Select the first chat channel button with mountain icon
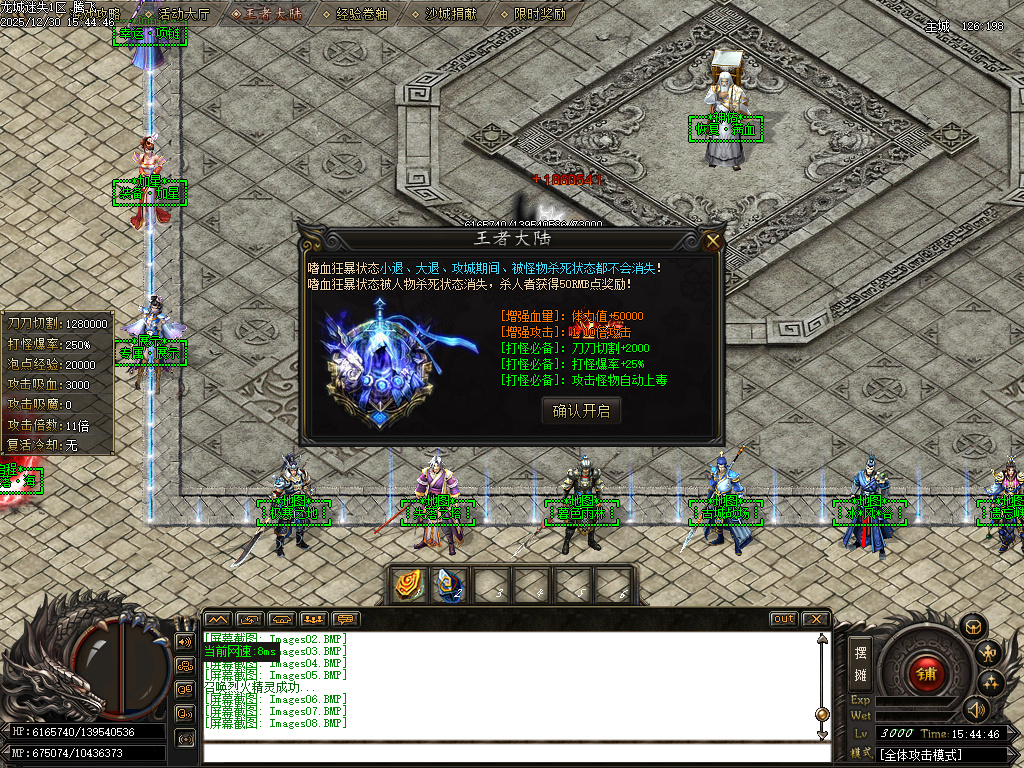 pos(218,619)
